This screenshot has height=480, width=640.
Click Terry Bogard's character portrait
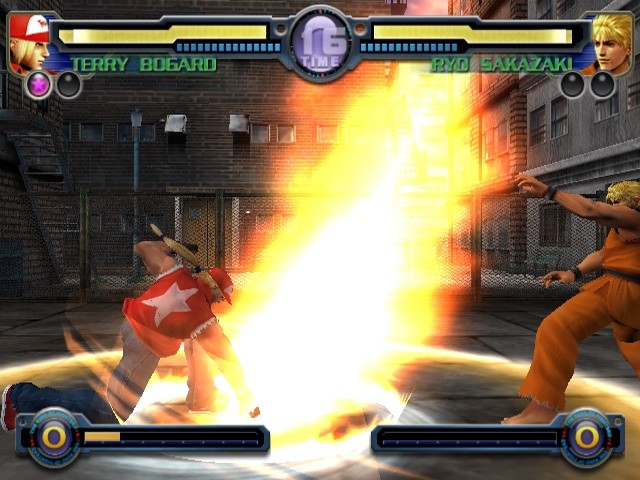coord(28,42)
